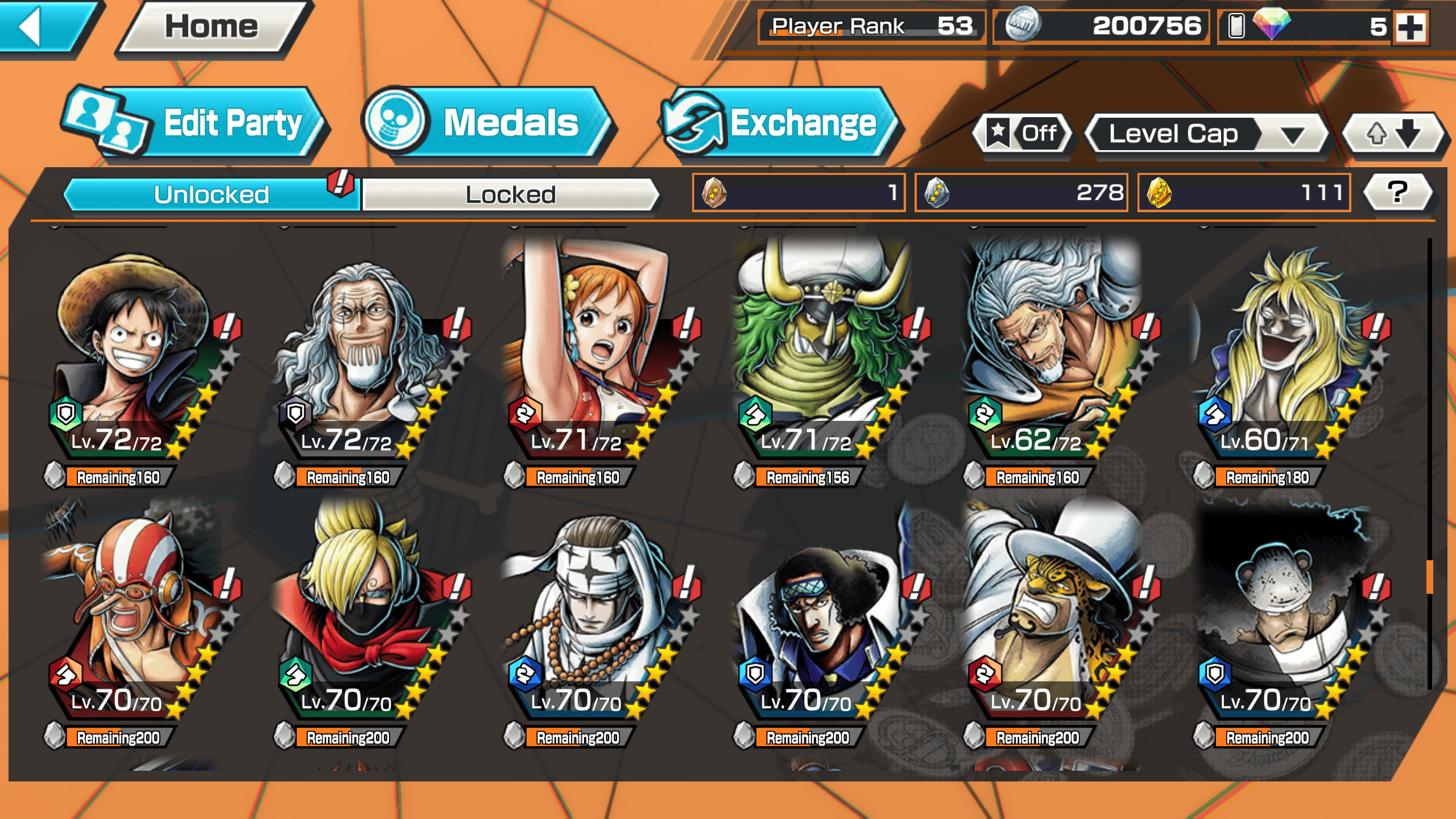The height and width of the screenshot is (819, 1456).
Task: Return to the Home screen
Action: [x=212, y=27]
